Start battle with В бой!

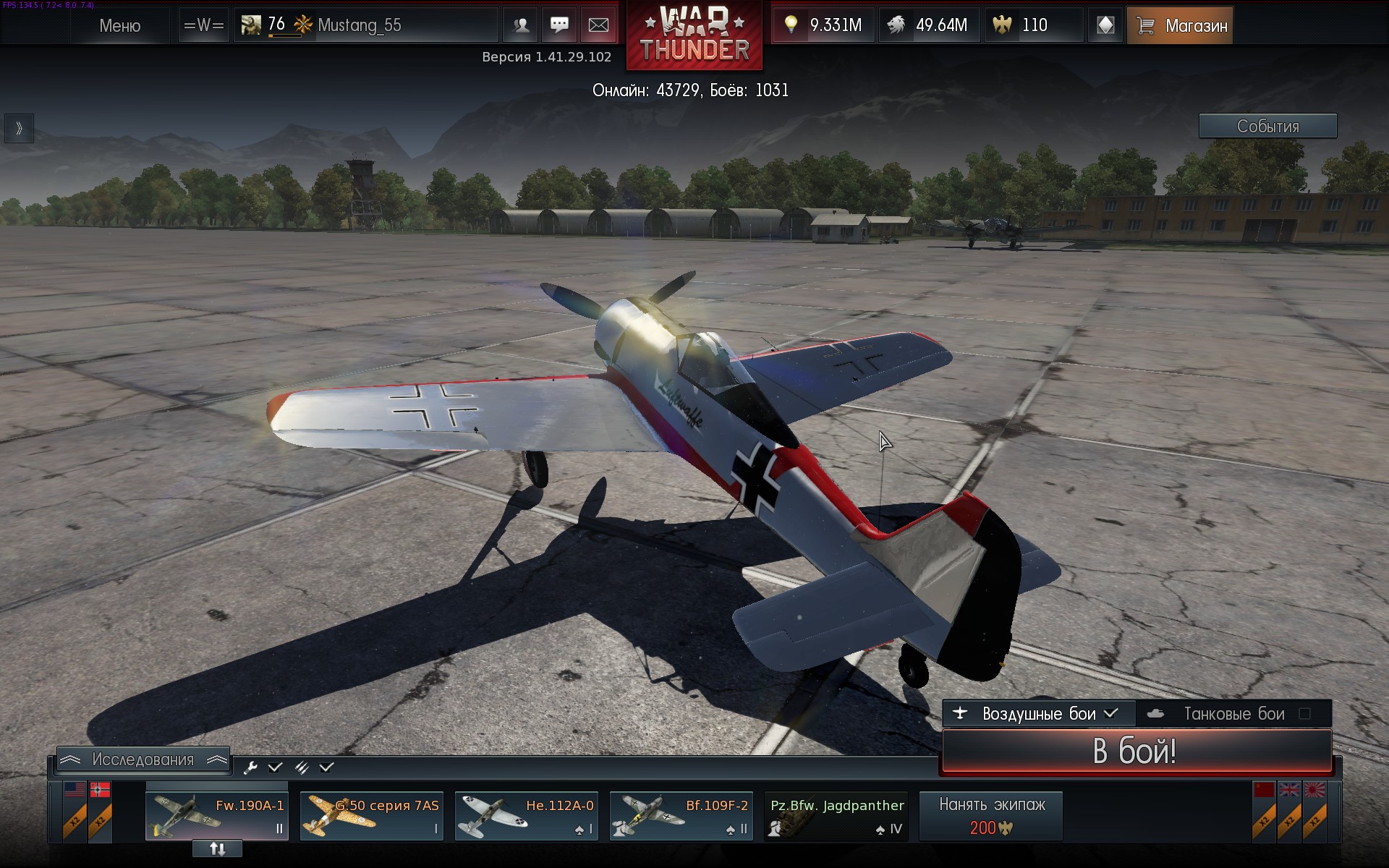[1134, 752]
